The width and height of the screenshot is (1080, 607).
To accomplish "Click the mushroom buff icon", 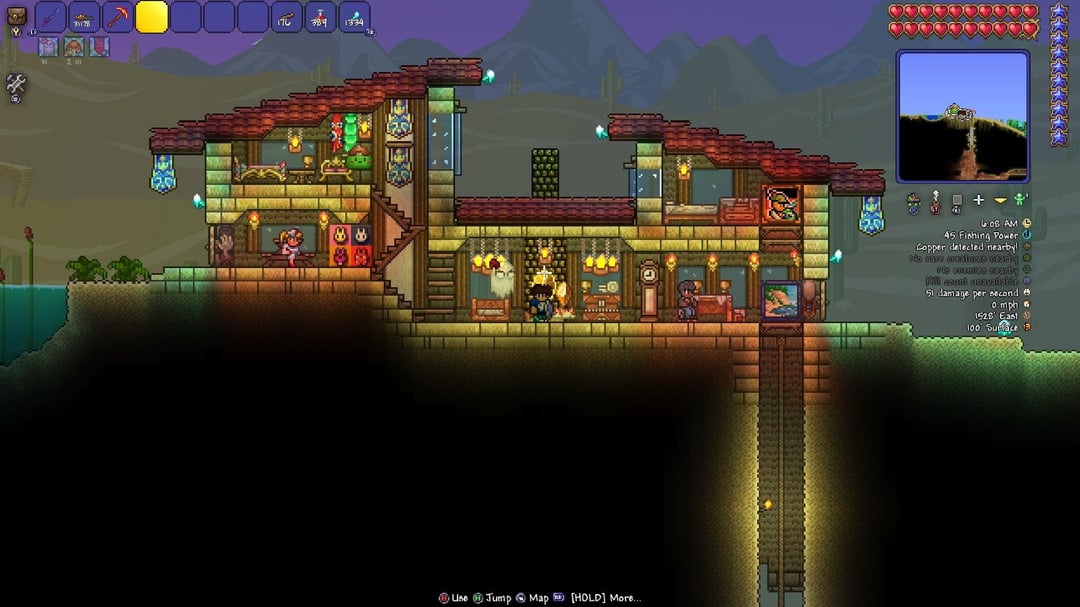I will tap(74, 46).
